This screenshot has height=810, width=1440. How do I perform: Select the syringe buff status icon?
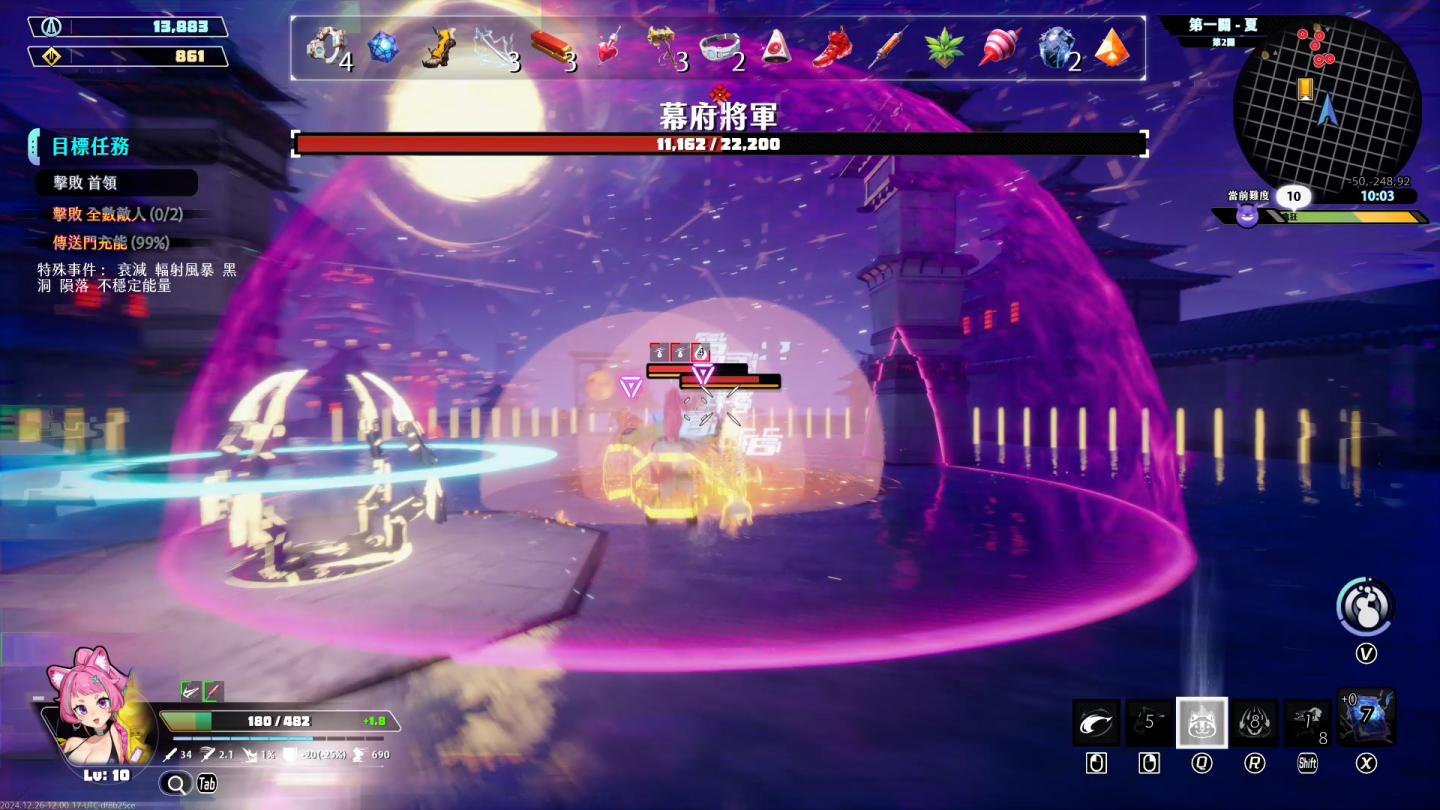coord(213,691)
